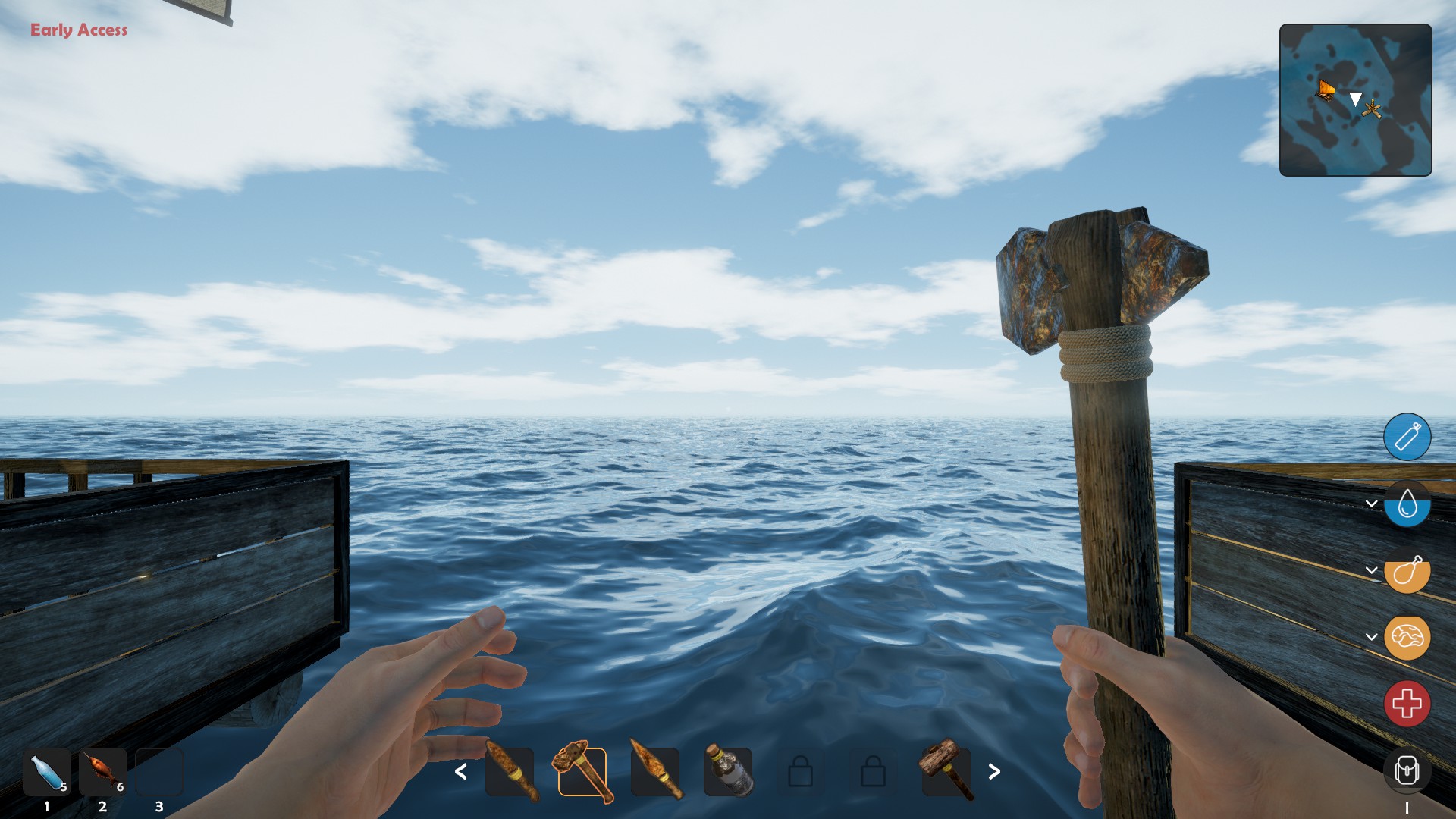Equip the wooden mallet from the hotbar
Viewport: 1456px width, 819px height.
tap(946, 772)
